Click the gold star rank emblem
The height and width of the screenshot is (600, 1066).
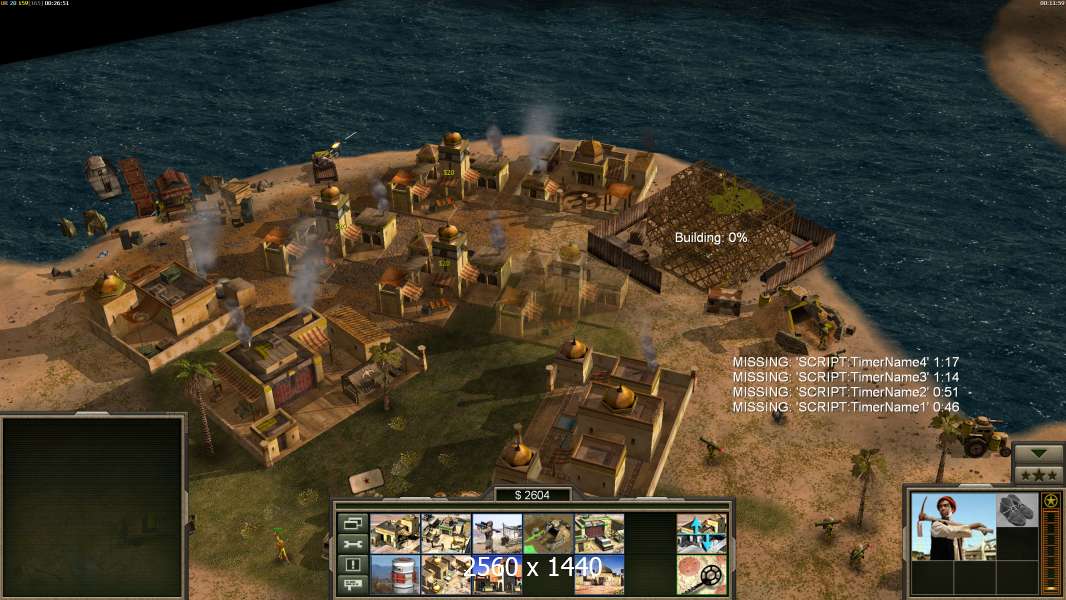pos(1050,501)
